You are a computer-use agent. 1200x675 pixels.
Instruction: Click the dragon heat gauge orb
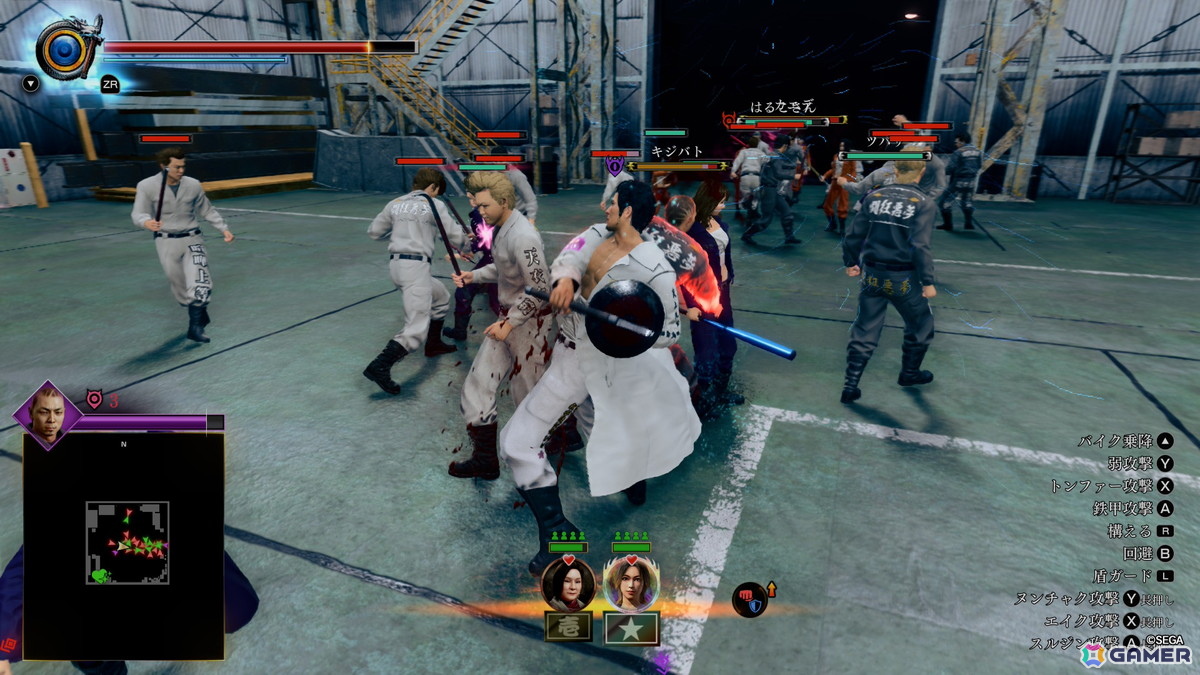(63, 47)
